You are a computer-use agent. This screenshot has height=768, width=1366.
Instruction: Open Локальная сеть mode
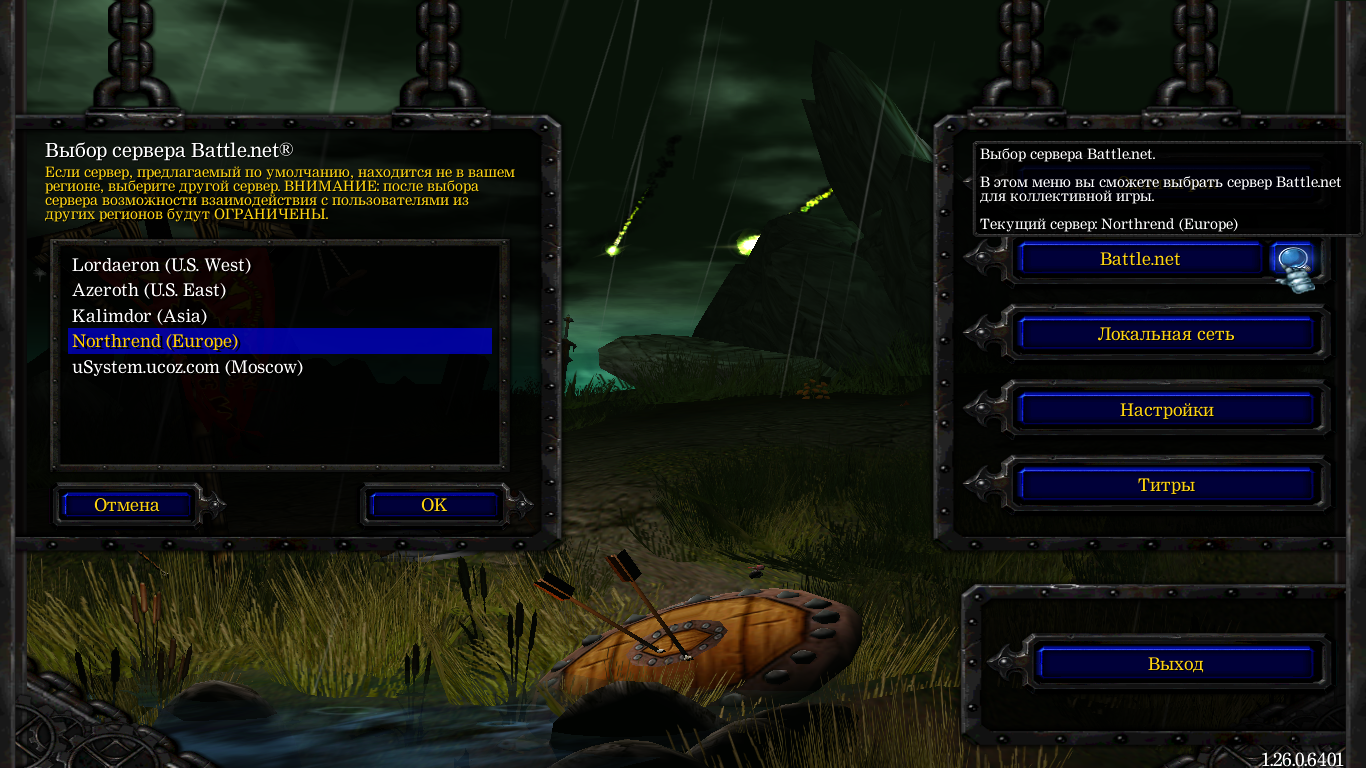[1166, 334]
